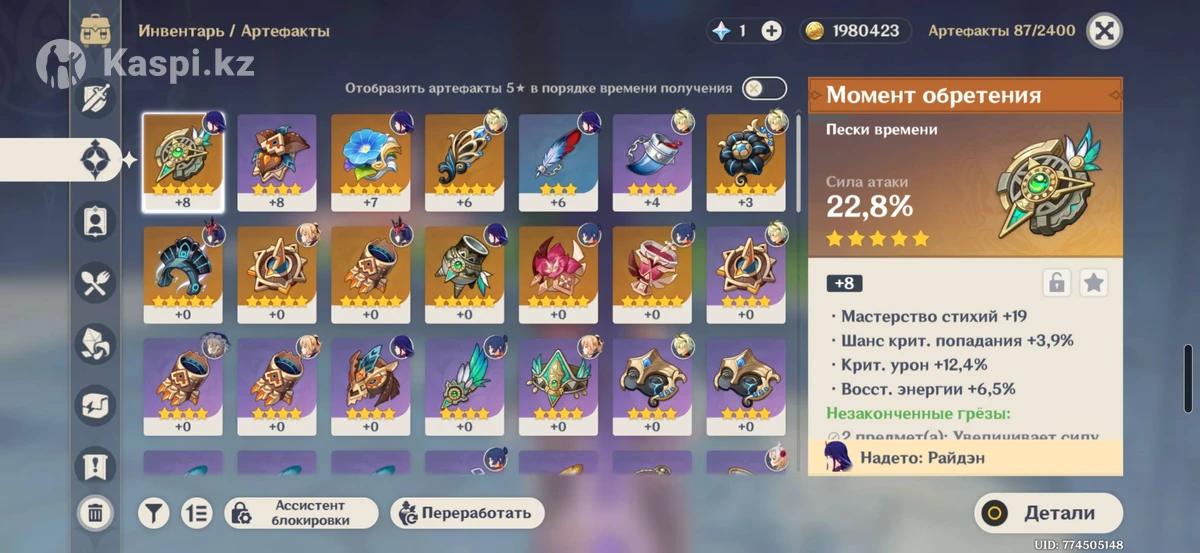Image resolution: width=1200 pixels, height=553 pixels.
Task: Open the artifact filter funnel
Action: pyautogui.click(x=153, y=513)
